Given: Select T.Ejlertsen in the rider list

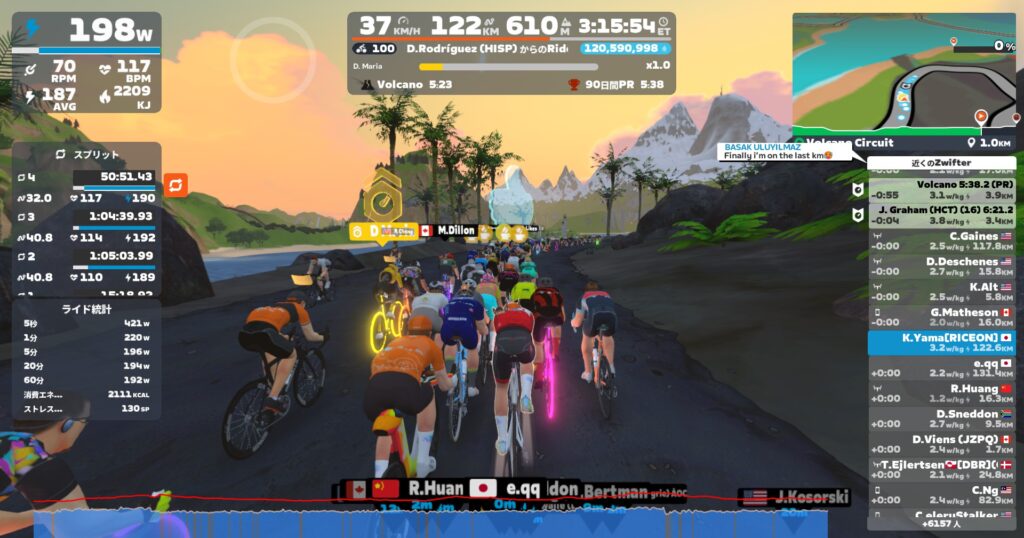Looking at the screenshot, I should (x=940, y=469).
